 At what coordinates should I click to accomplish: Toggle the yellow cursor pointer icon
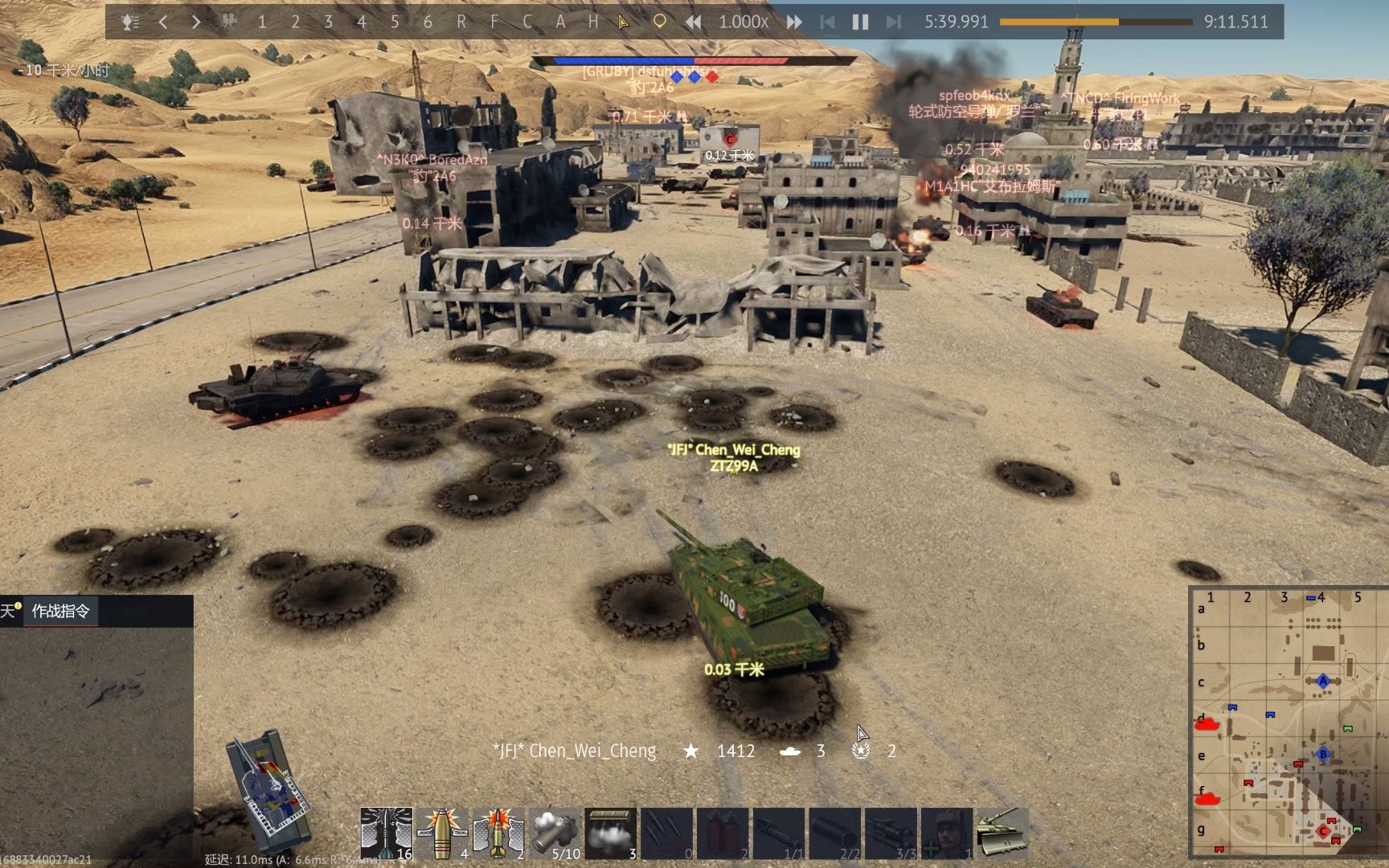[x=624, y=22]
